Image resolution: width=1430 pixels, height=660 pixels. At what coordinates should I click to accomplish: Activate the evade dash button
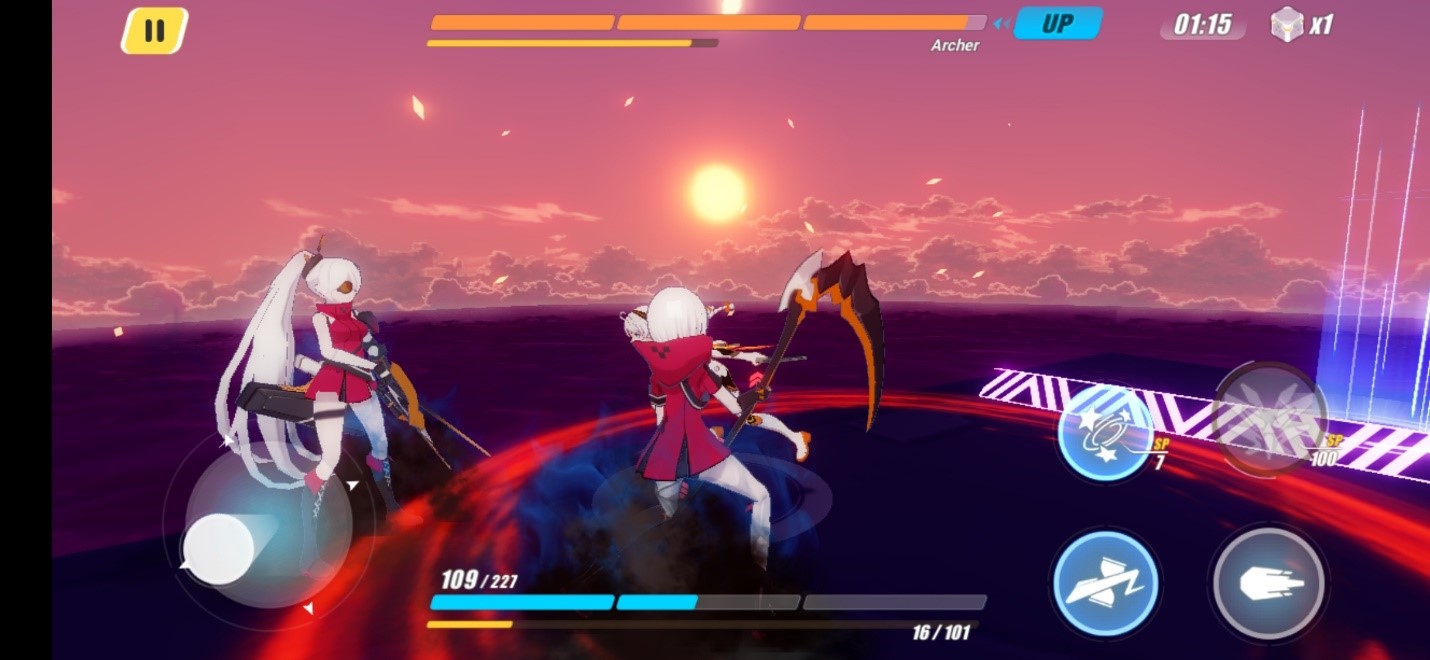click(1105, 583)
